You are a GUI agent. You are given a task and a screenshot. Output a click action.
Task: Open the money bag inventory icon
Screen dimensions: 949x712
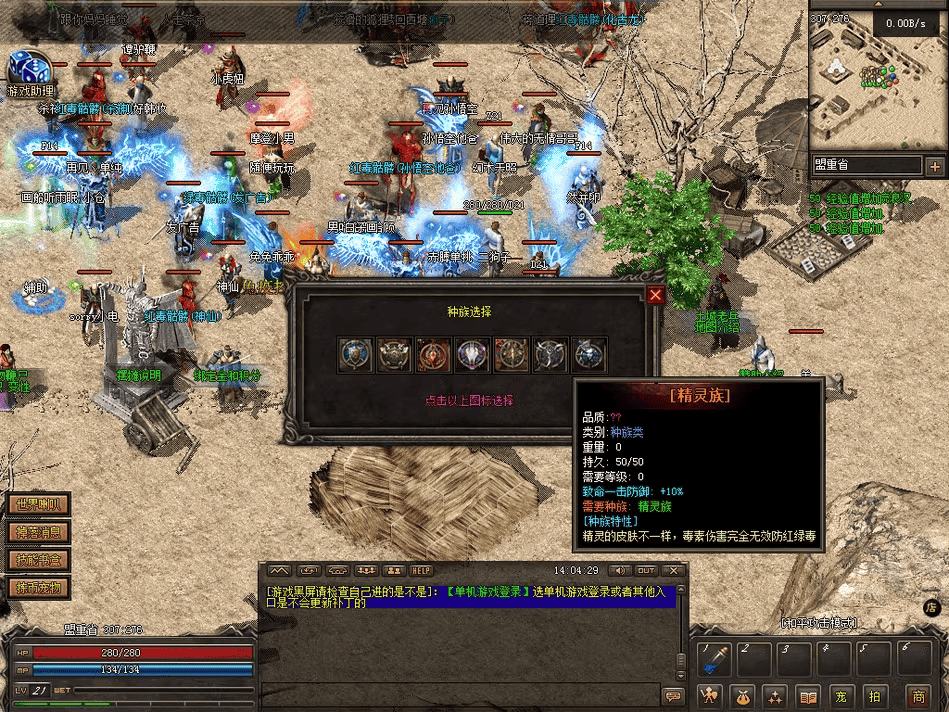742,696
